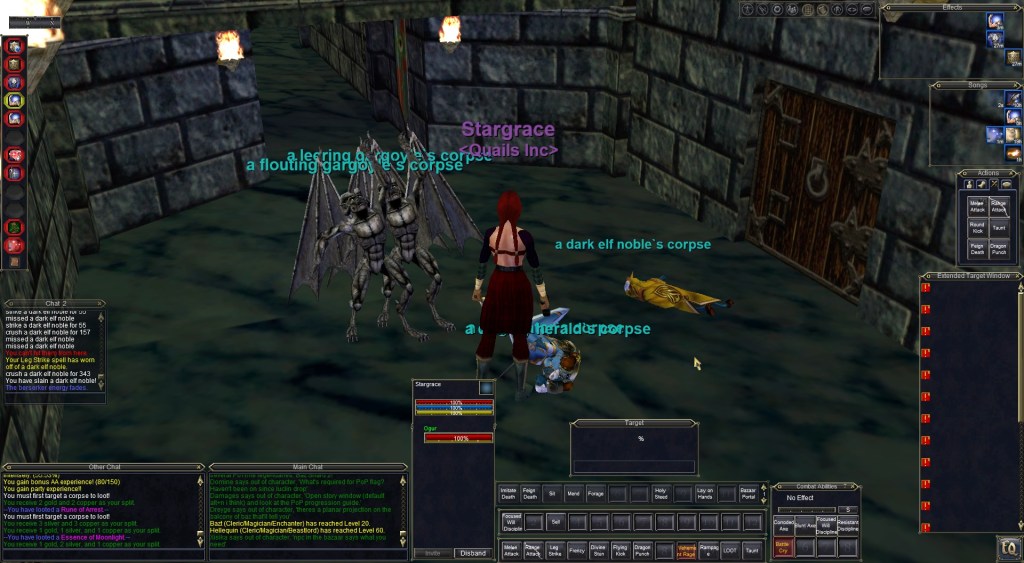Activate the Mend ability
This screenshot has width=1024, height=563.
pyautogui.click(x=575, y=494)
